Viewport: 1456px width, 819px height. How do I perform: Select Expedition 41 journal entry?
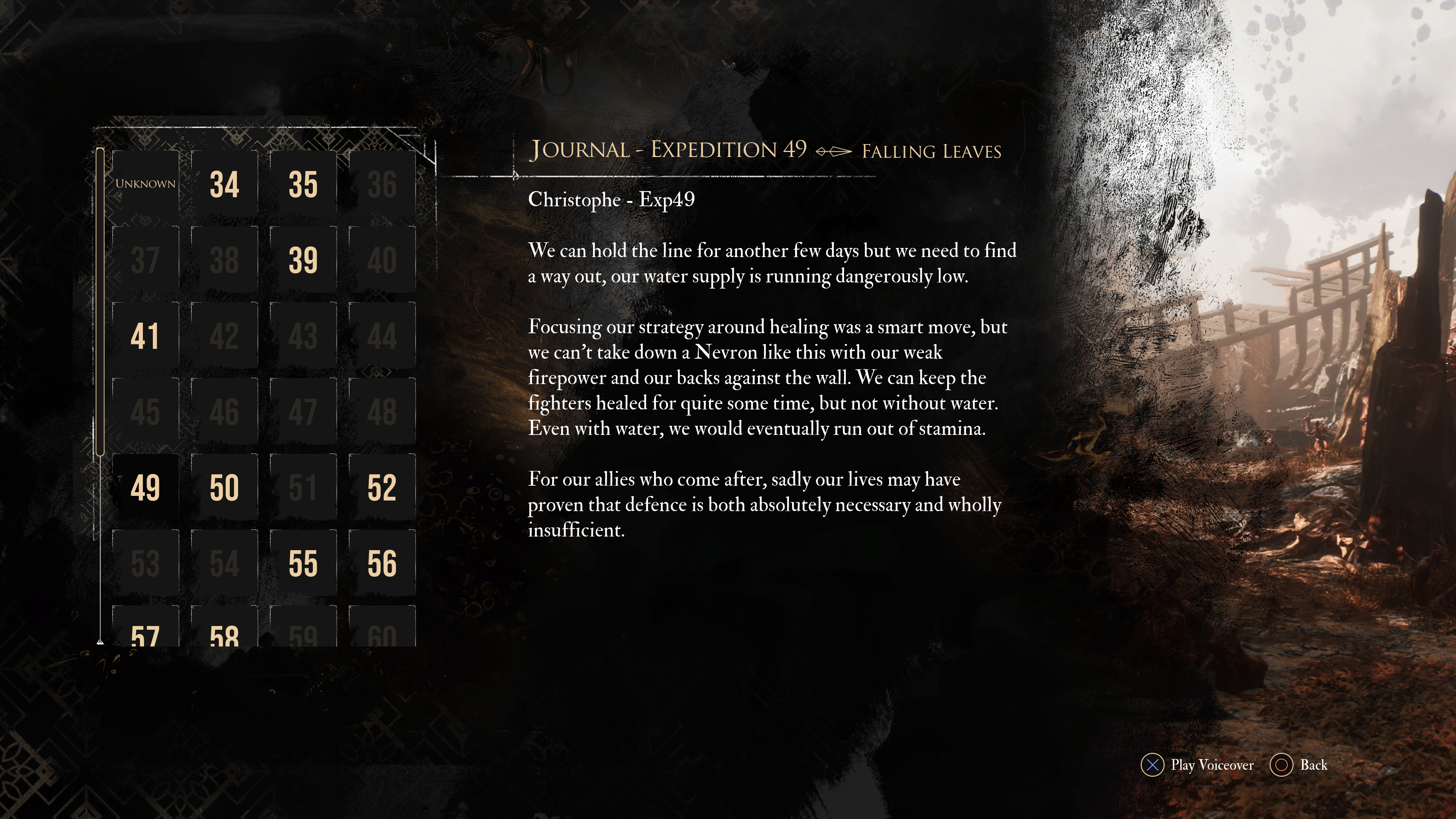coord(145,336)
